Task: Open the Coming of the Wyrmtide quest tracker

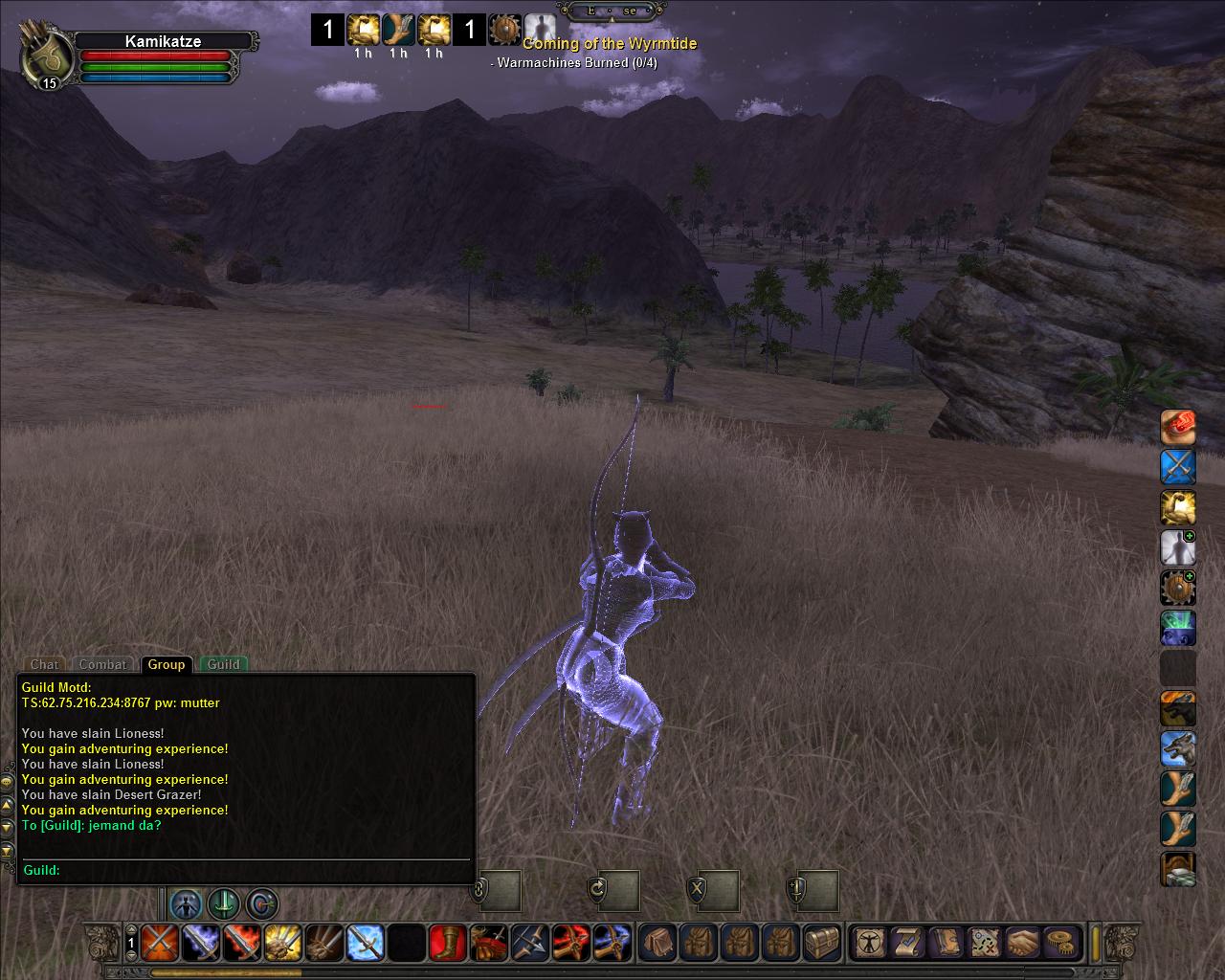Action: tap(610, 44)
